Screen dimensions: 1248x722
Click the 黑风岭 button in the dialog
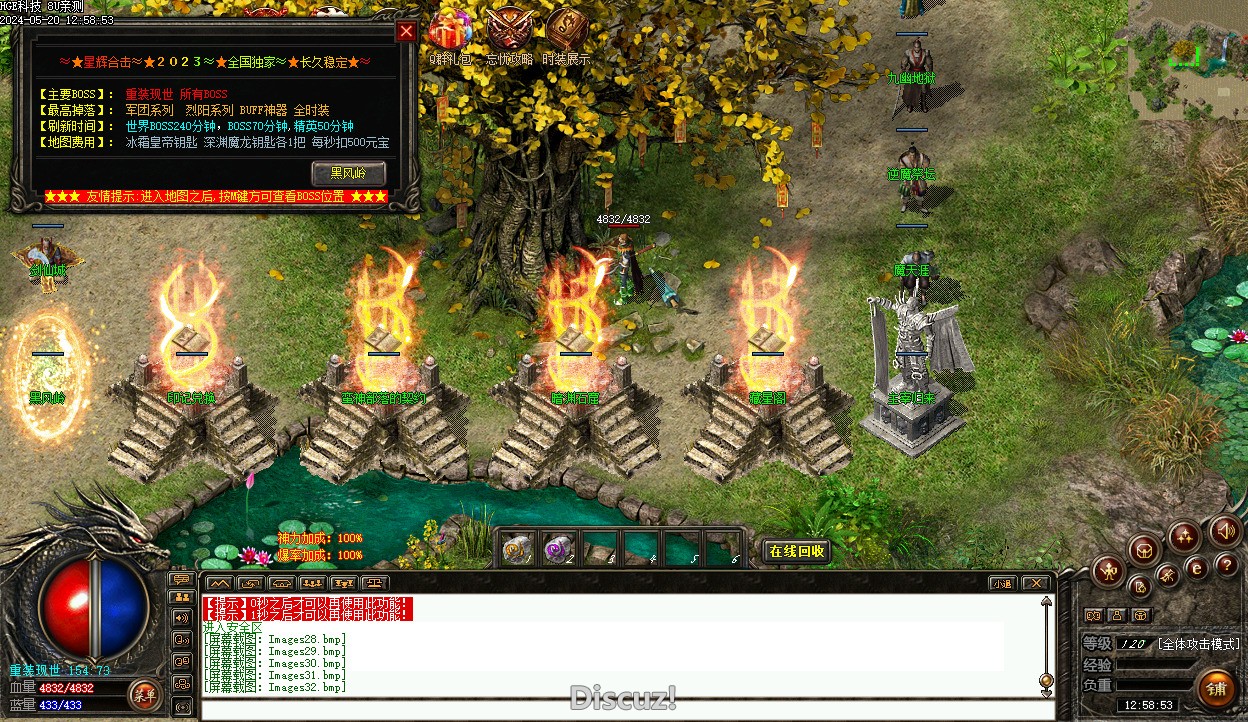click(x=349, y=173)
